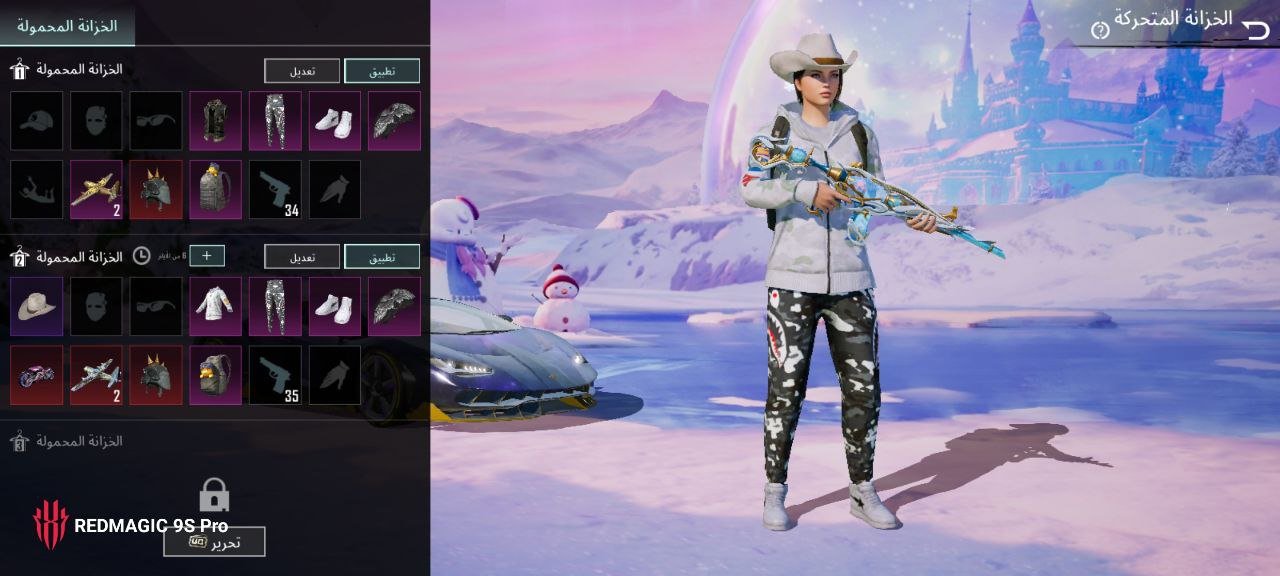Choose the golden airplane skin slot
1280x576 pixels.
[x=96, y=190]
